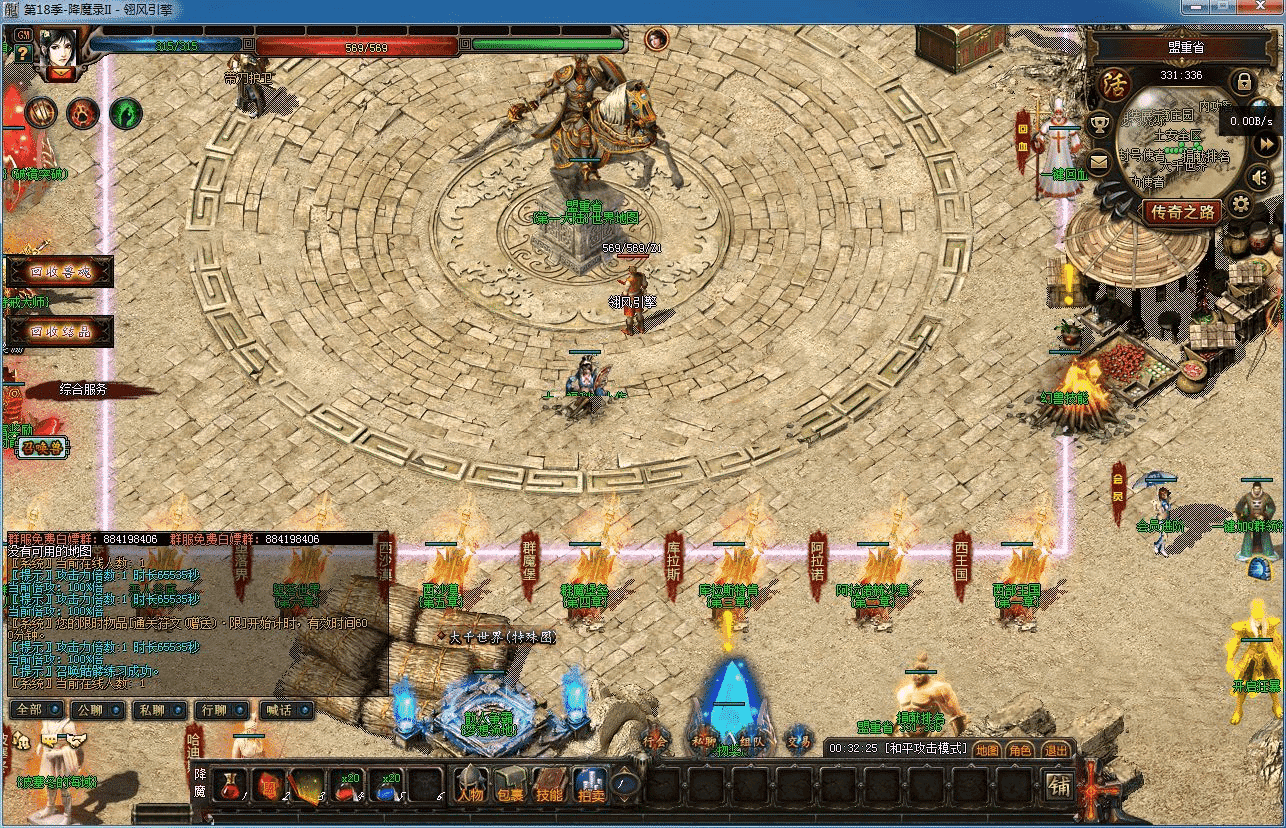Image resolution: width=1286 pixels, height=828 pixels.
Task: Click the trophy ranking icon
Action: [x=1100, y=124]
